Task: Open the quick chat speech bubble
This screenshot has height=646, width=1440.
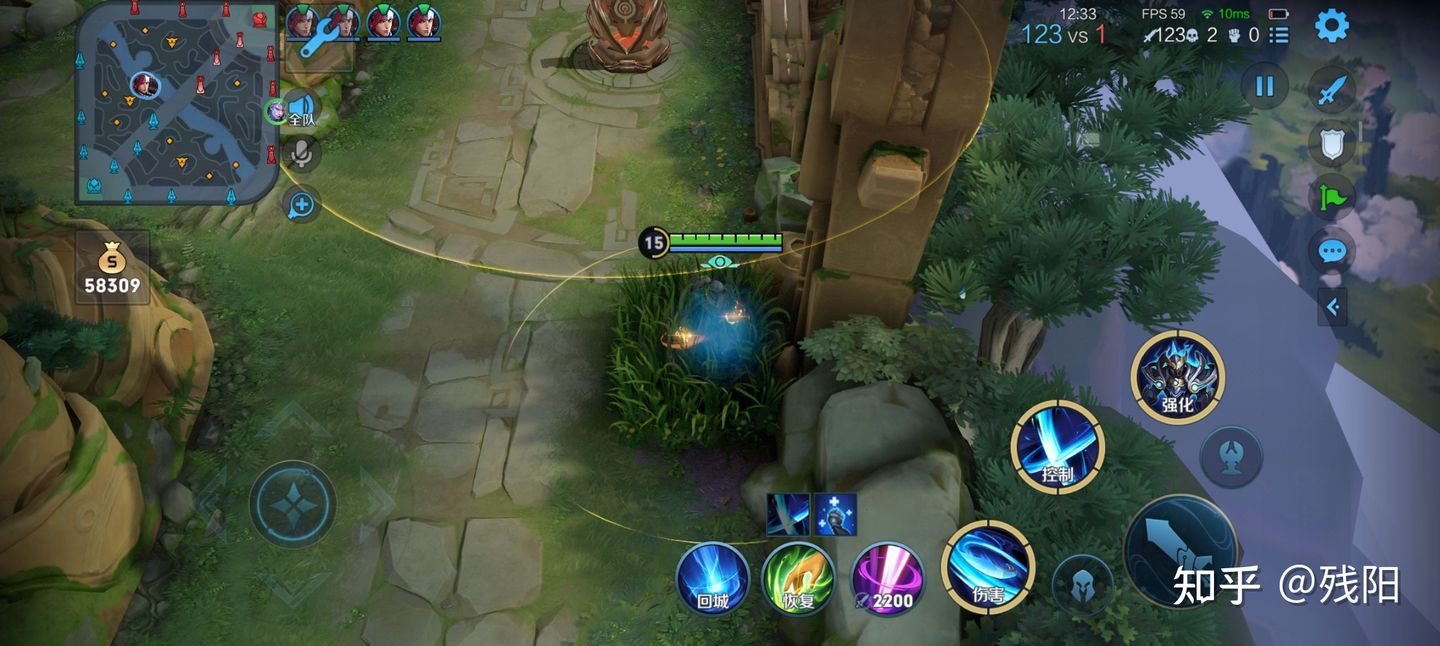Action: tap(1331, 251)
